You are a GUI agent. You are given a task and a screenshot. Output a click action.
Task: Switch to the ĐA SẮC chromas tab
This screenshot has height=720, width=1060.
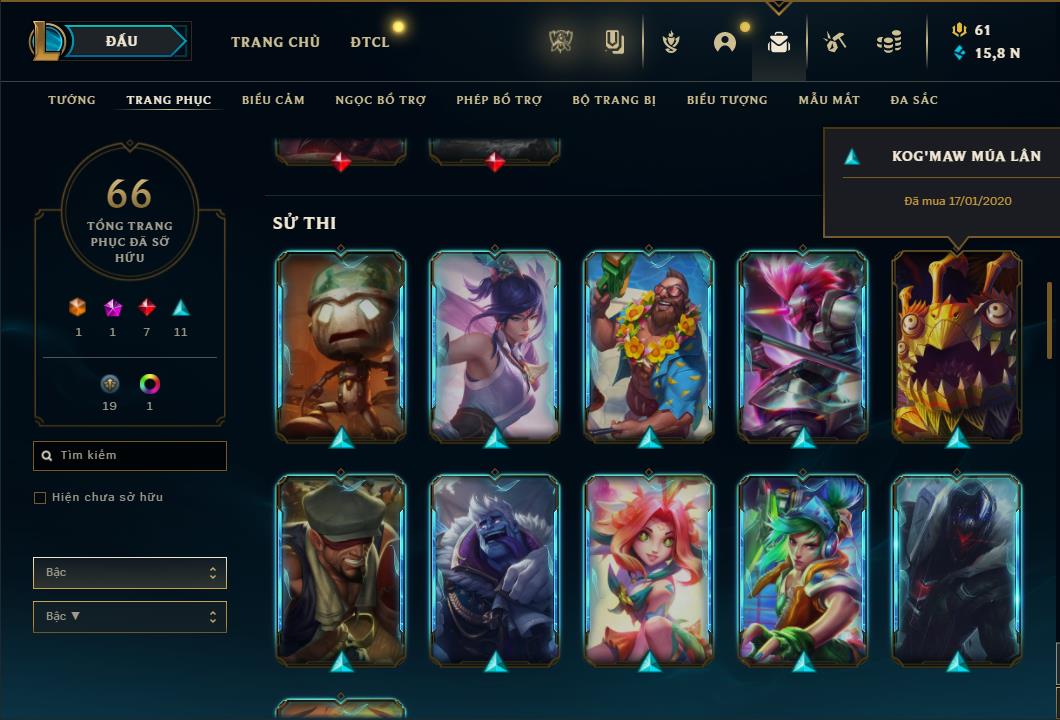pos(914,100)
